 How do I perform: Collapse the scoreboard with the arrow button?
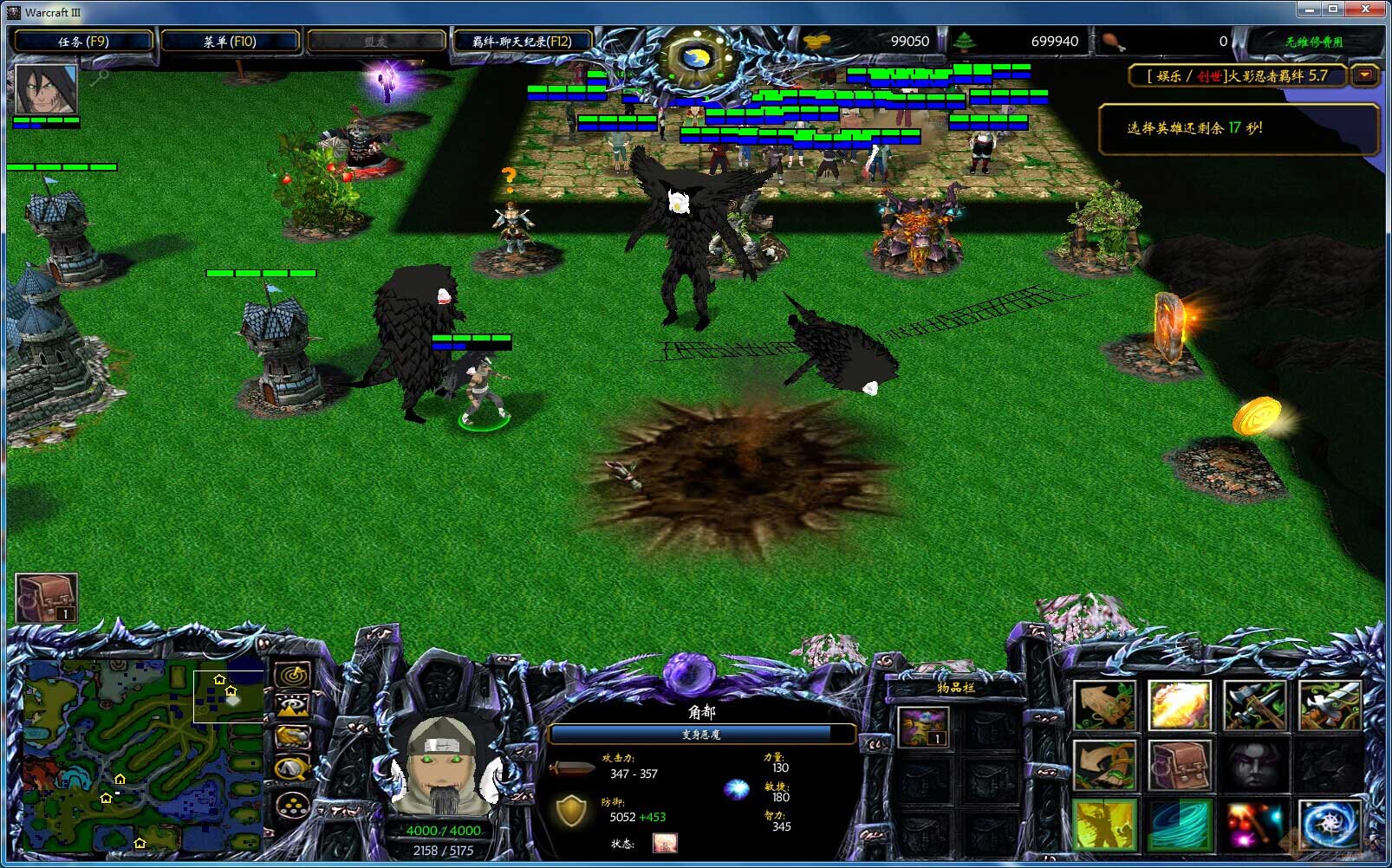[x=1365, y=75]
